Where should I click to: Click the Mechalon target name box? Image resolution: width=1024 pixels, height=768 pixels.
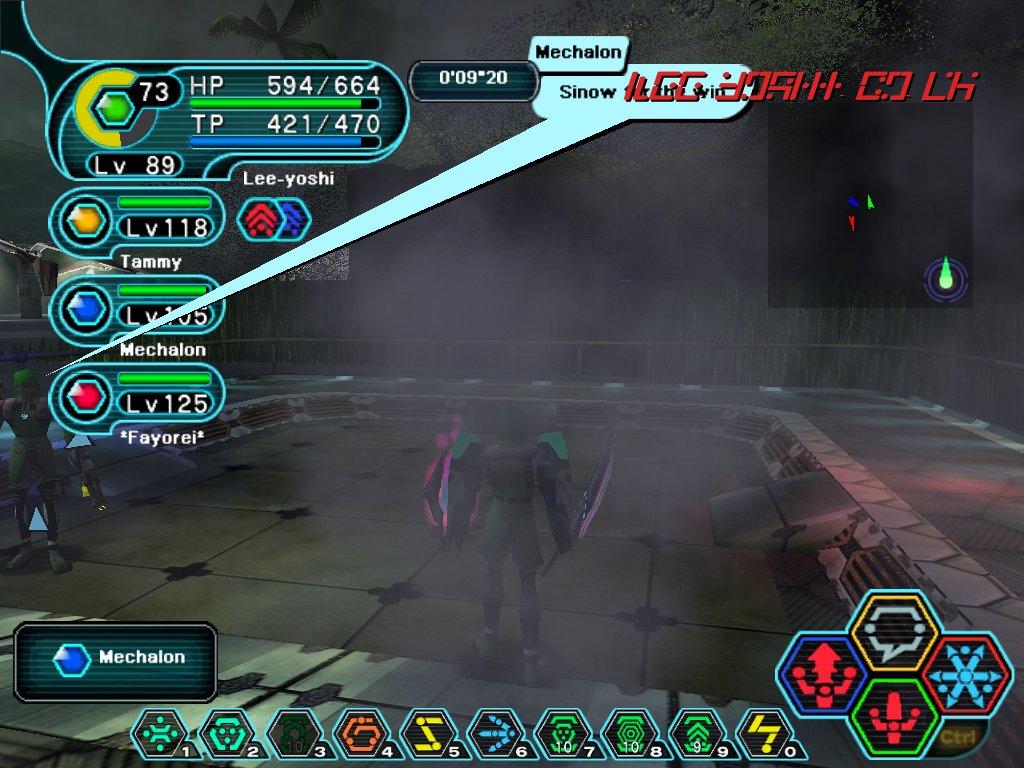[116, 659]
